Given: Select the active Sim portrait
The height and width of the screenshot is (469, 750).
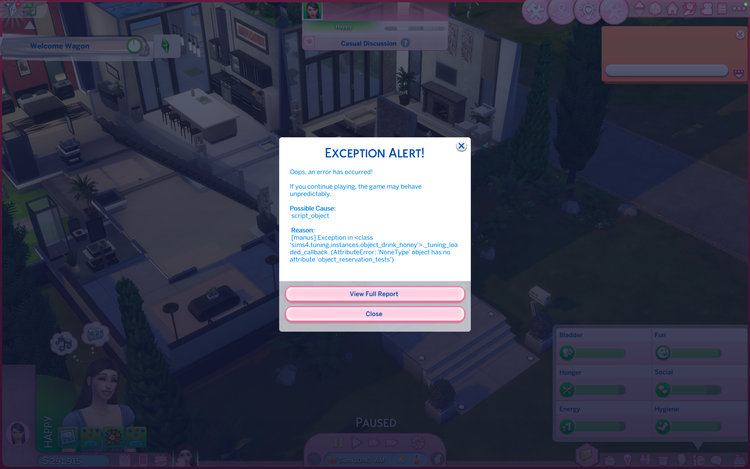Looking at the screenshot, I should coord(17,433).
